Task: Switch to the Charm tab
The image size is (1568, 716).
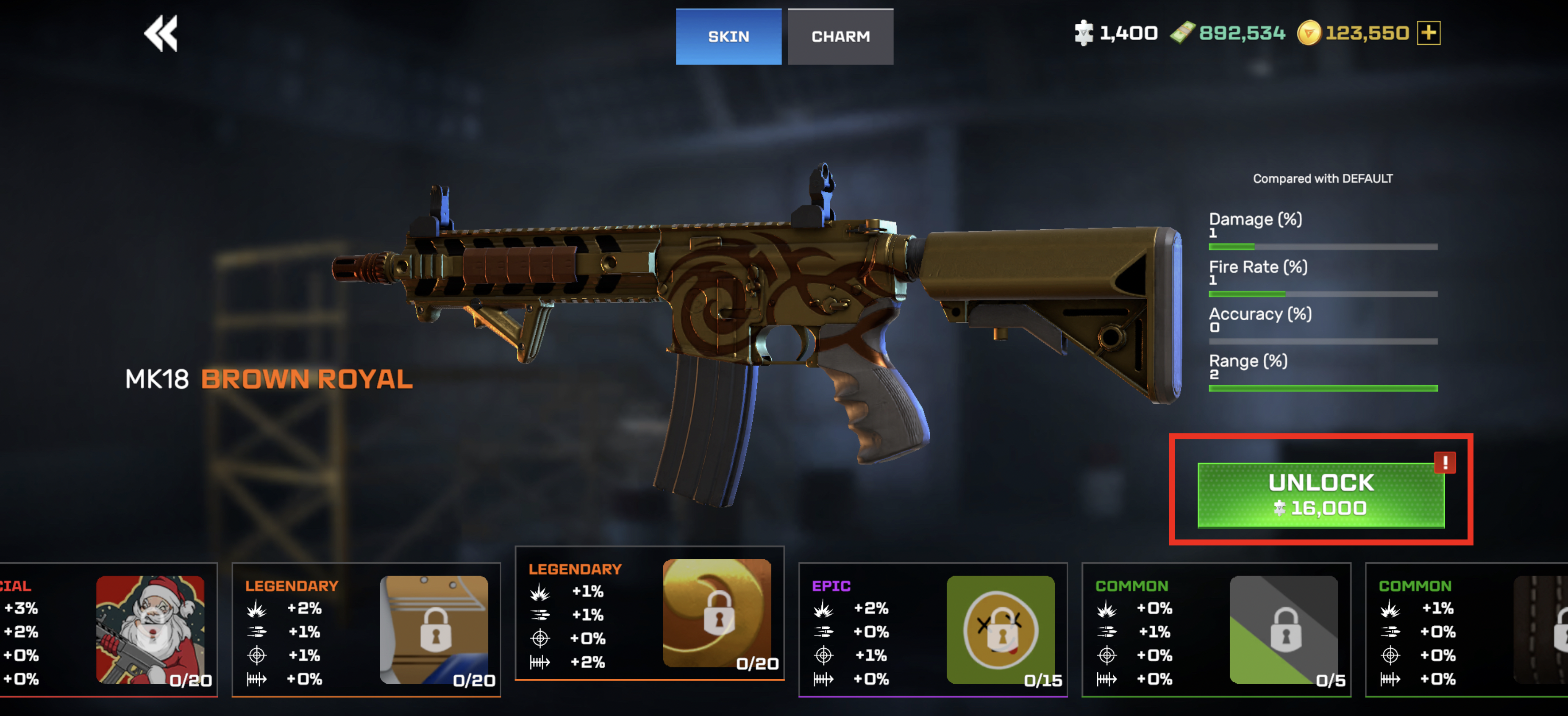Action: [840, 36]
